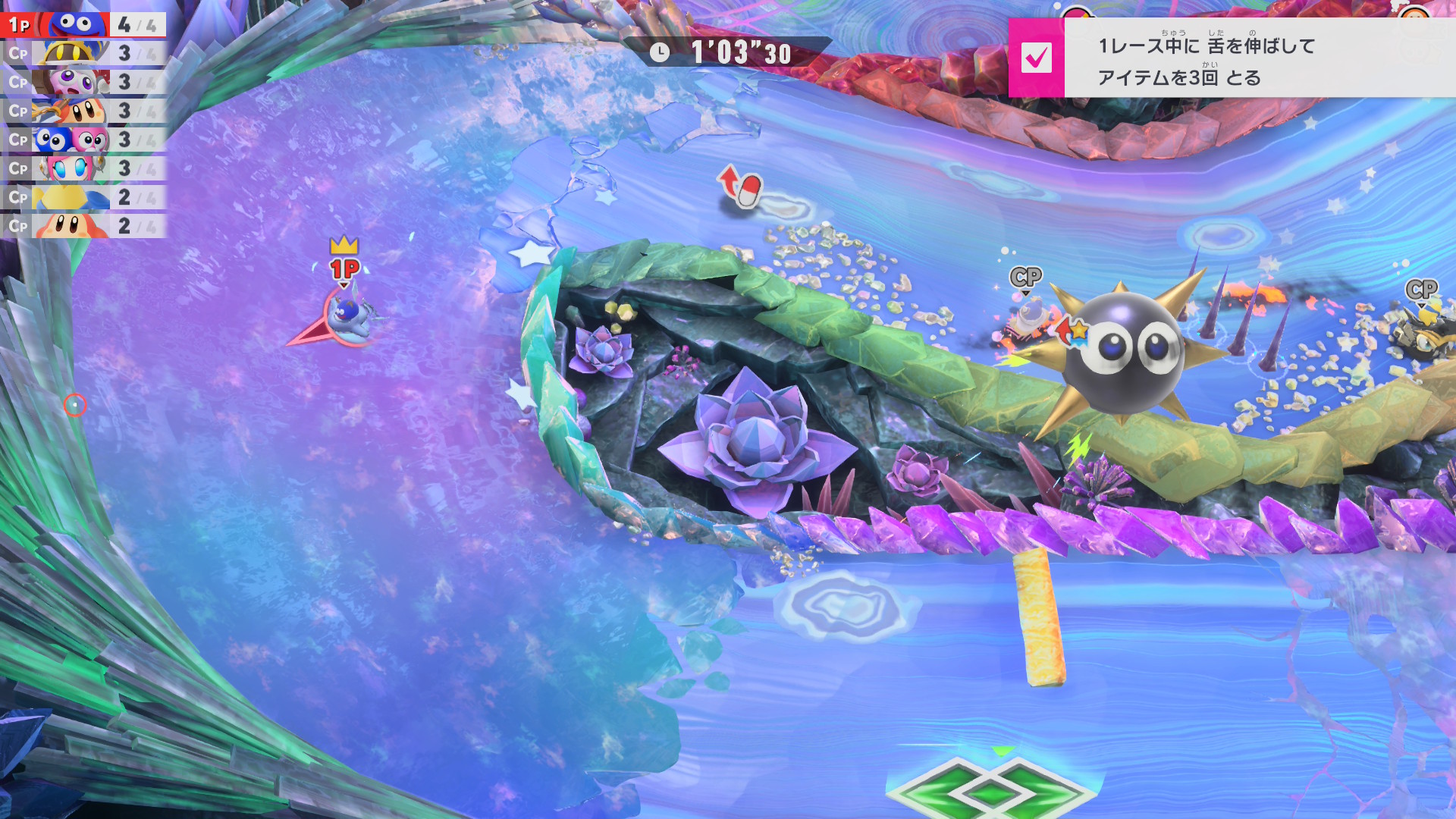Click Bandana Waddle Dee's ranking row

tap(83, 111)
